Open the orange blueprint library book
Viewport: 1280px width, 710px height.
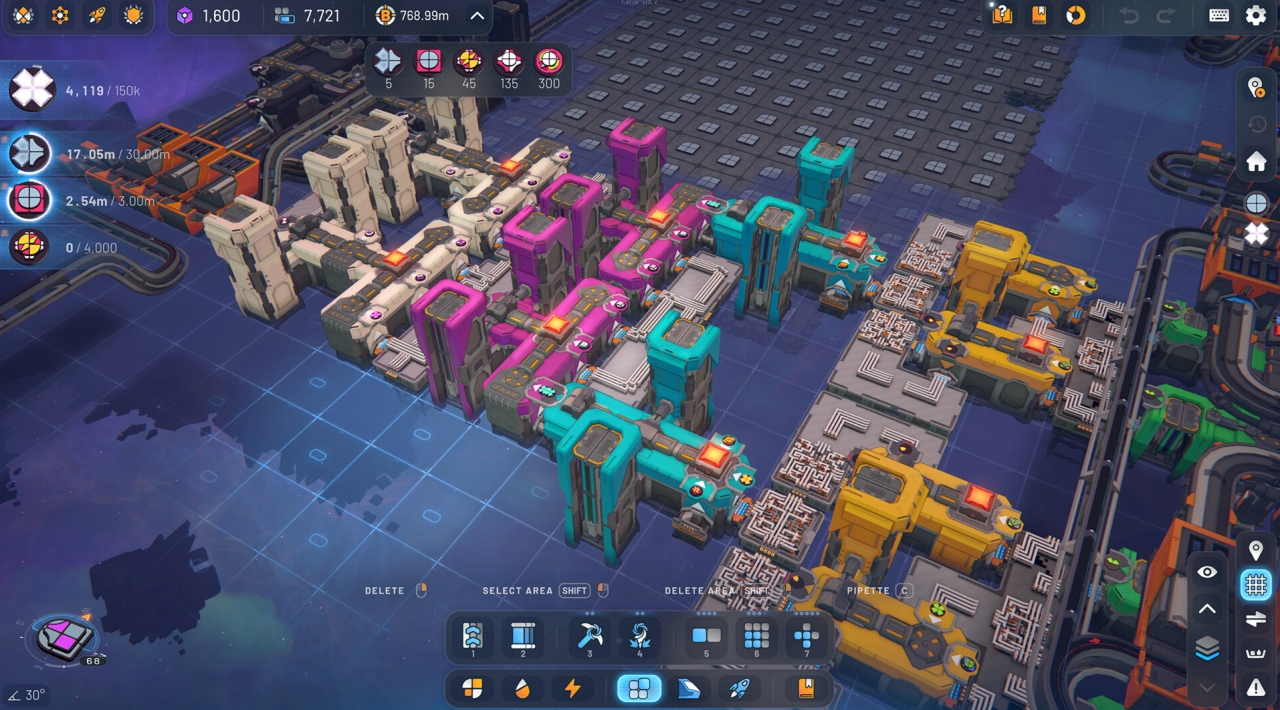tap(805, 688)
